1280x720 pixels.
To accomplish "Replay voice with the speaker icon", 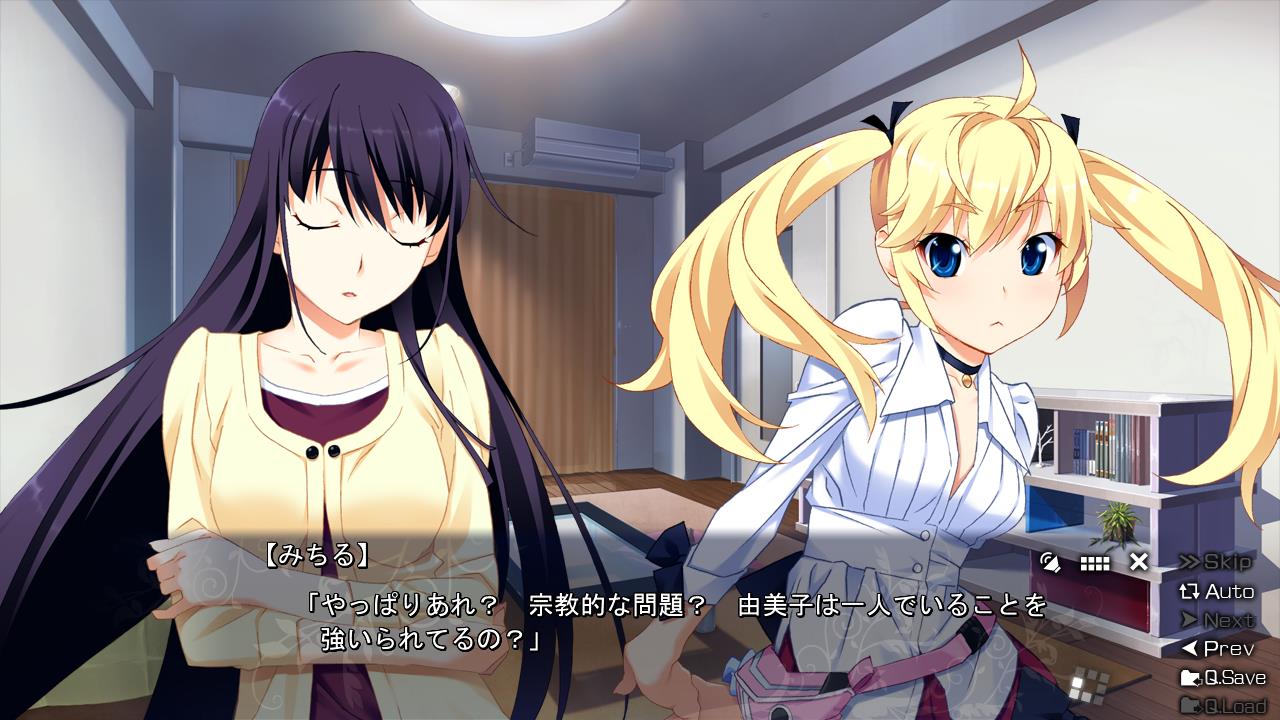I will pos(1050,562).
